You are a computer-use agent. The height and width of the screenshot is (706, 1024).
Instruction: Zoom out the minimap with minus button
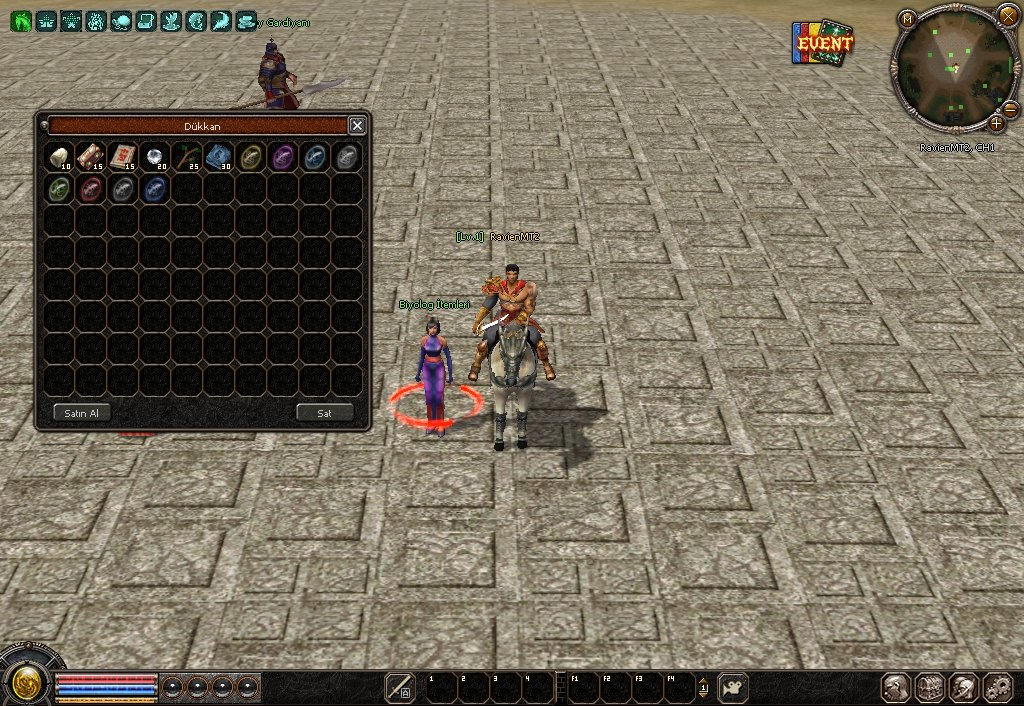1010,109
